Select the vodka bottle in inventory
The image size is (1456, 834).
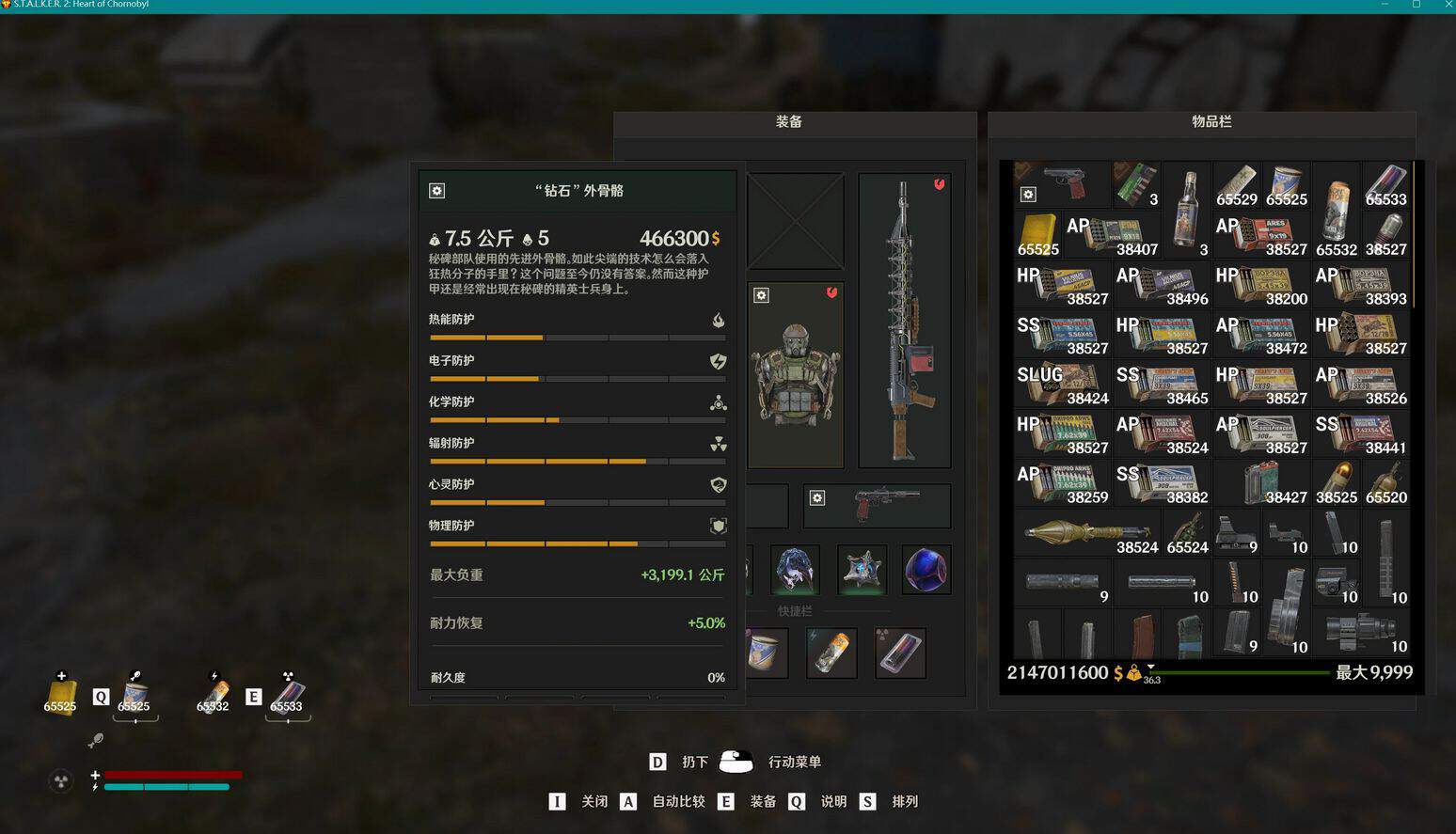1187,209
